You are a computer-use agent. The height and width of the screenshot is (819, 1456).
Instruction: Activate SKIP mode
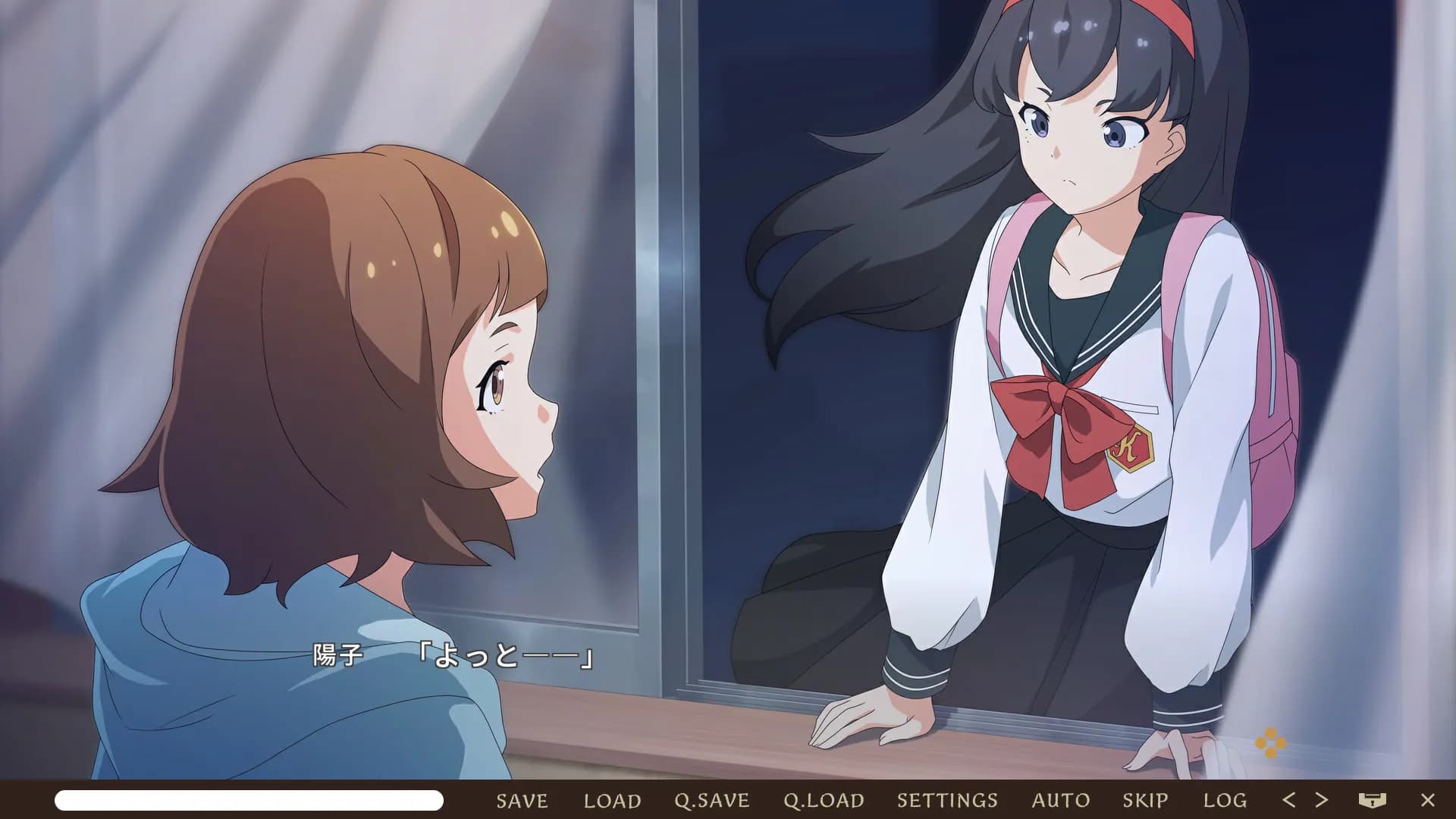point(1145,800)
